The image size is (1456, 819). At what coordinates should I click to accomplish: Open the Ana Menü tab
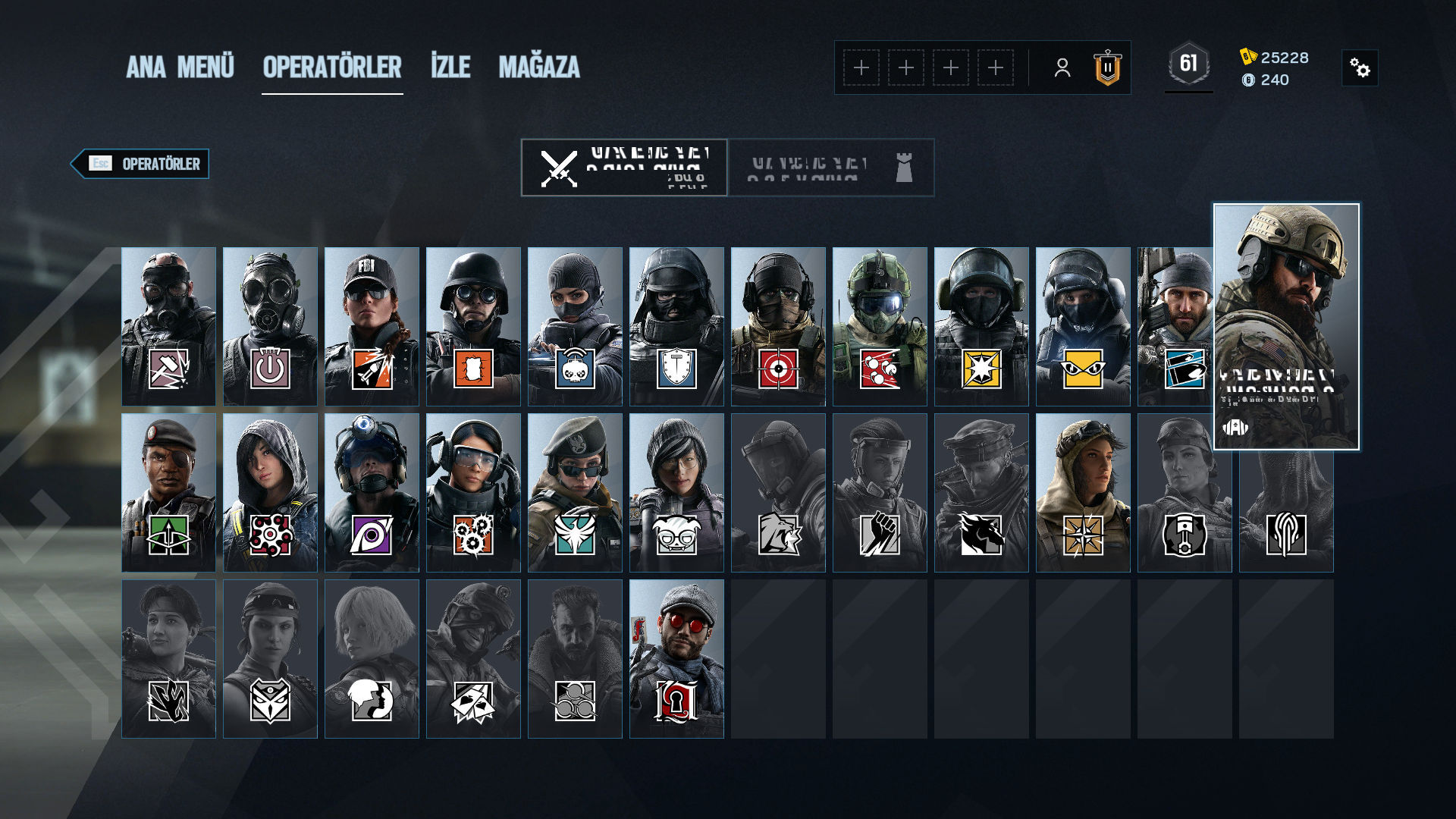[x=180, y=67]
